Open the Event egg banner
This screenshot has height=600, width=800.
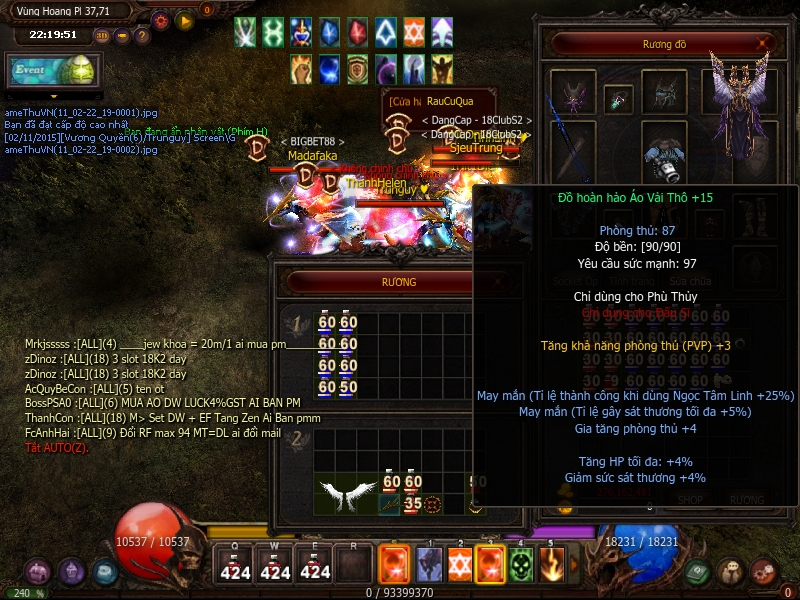(51, 70)
